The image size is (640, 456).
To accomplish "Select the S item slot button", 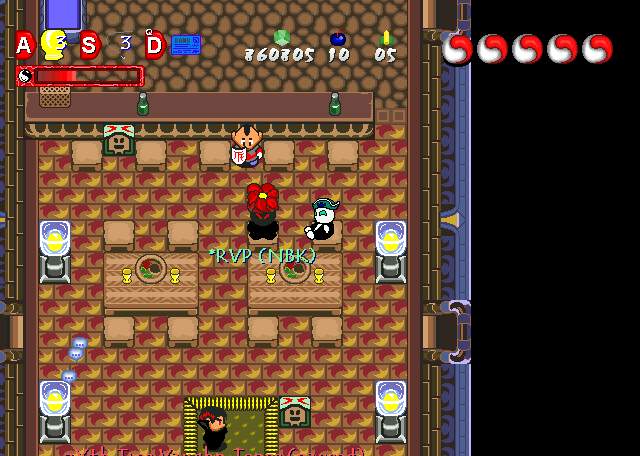I will (x=89, y=45).
